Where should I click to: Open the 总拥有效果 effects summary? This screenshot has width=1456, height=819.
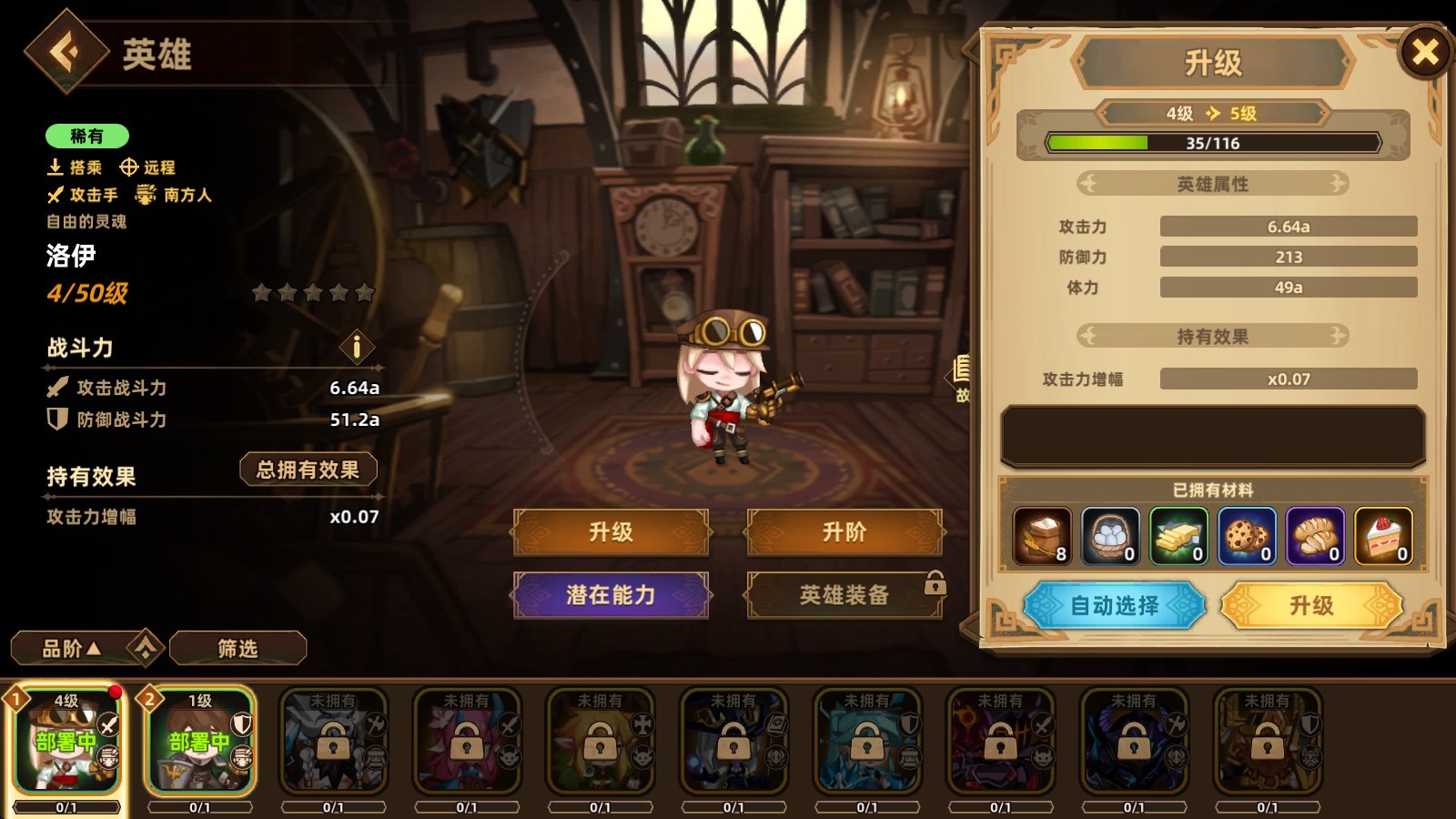[308, 469]
